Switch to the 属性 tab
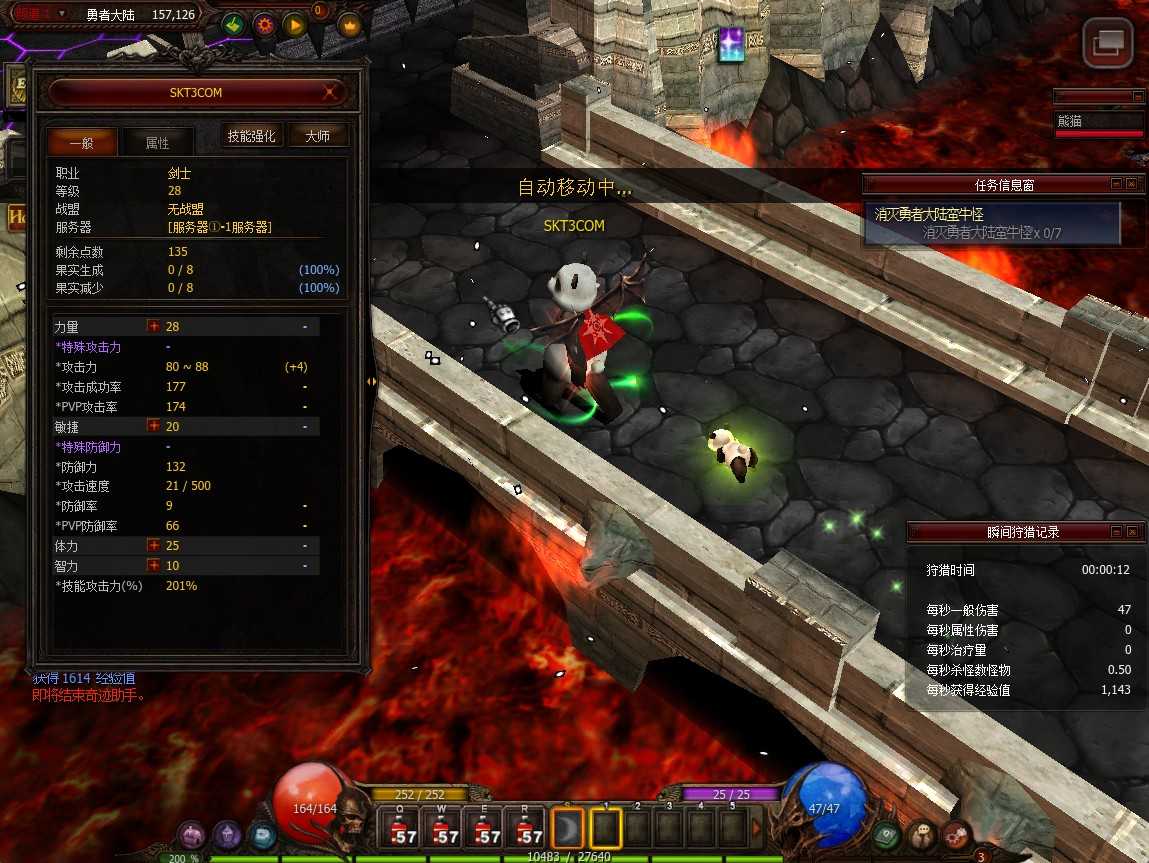The width and height of the screenshot is (1149, 863). [157, 142]
